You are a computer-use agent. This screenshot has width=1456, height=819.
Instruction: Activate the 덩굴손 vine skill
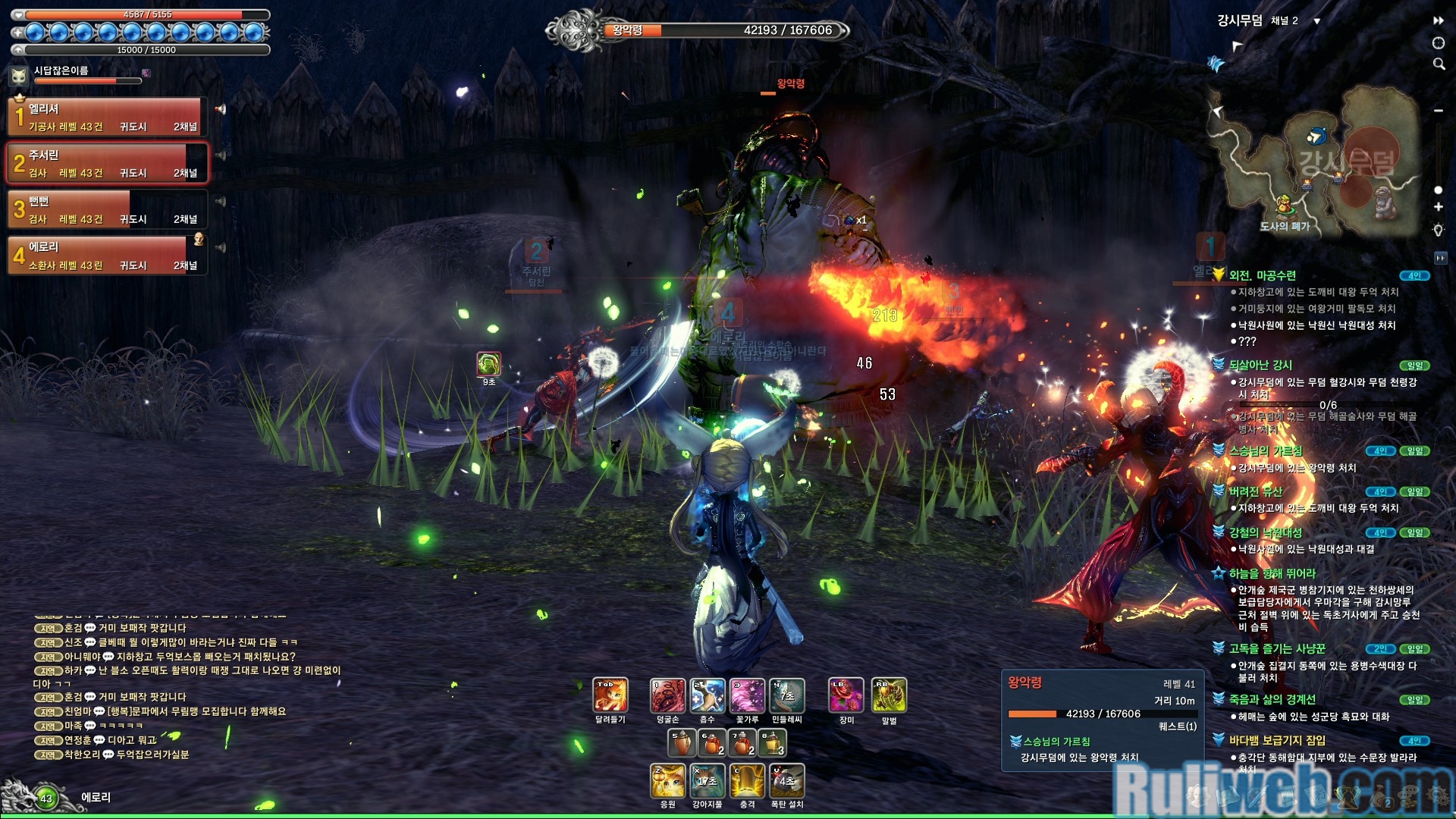point(667,696)
